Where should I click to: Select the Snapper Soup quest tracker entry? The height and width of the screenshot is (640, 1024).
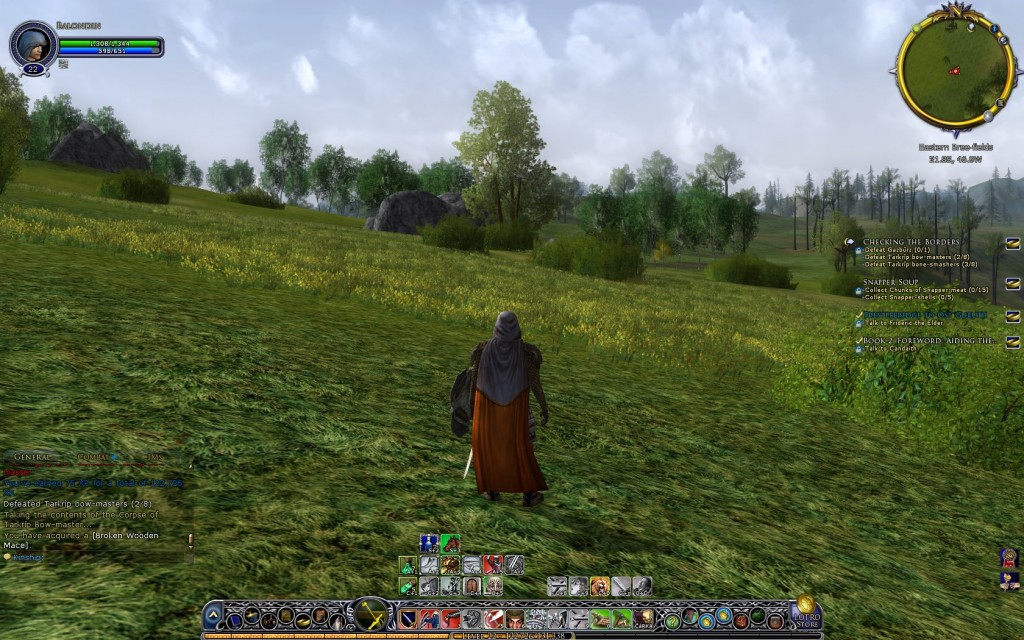pos(893,283)
